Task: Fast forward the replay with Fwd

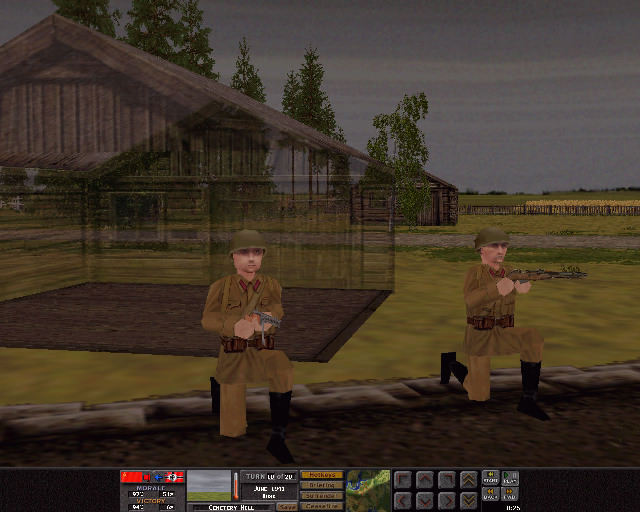Action: coord(511,494)
